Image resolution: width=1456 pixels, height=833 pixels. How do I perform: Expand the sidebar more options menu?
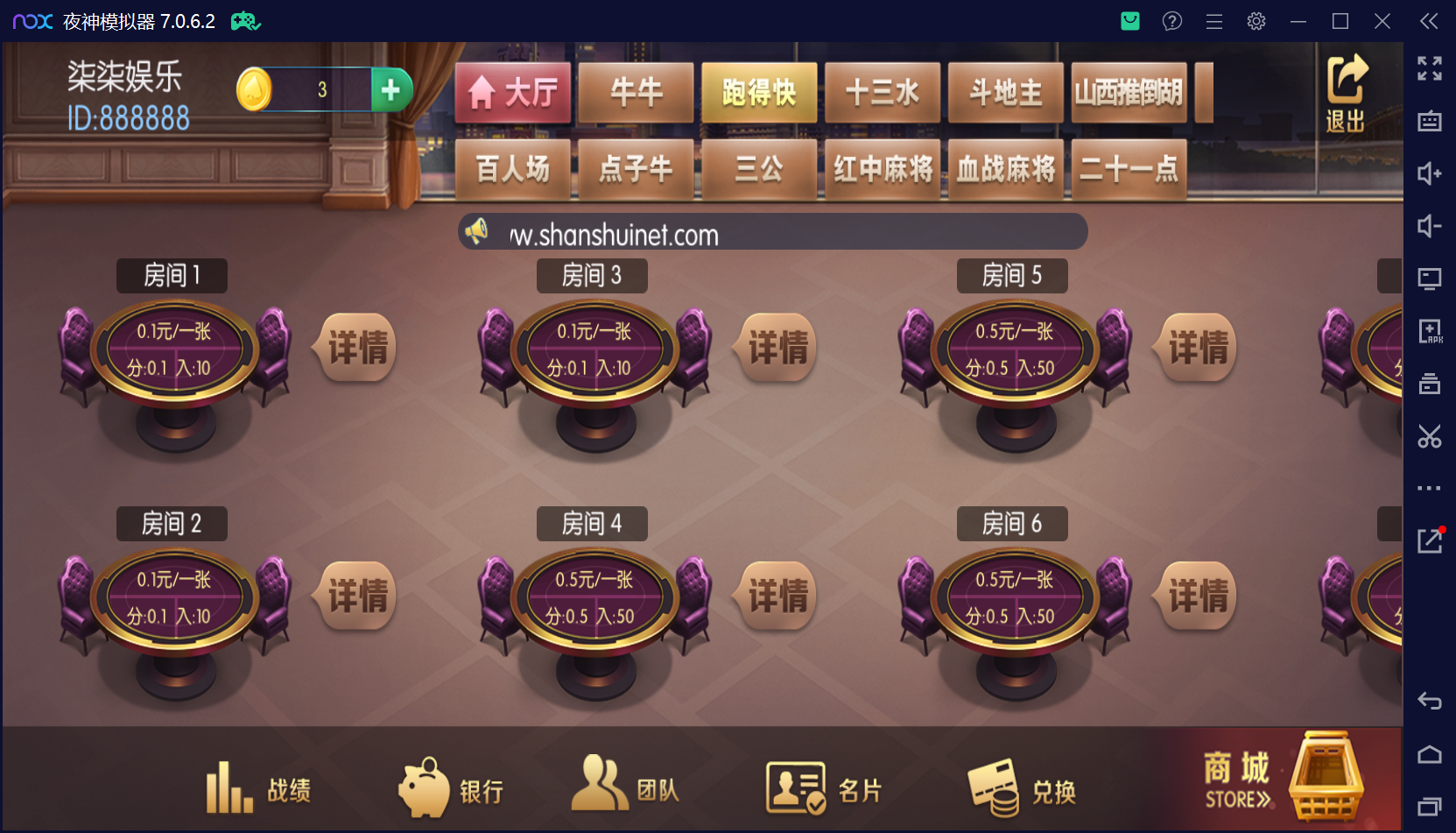1431,488
